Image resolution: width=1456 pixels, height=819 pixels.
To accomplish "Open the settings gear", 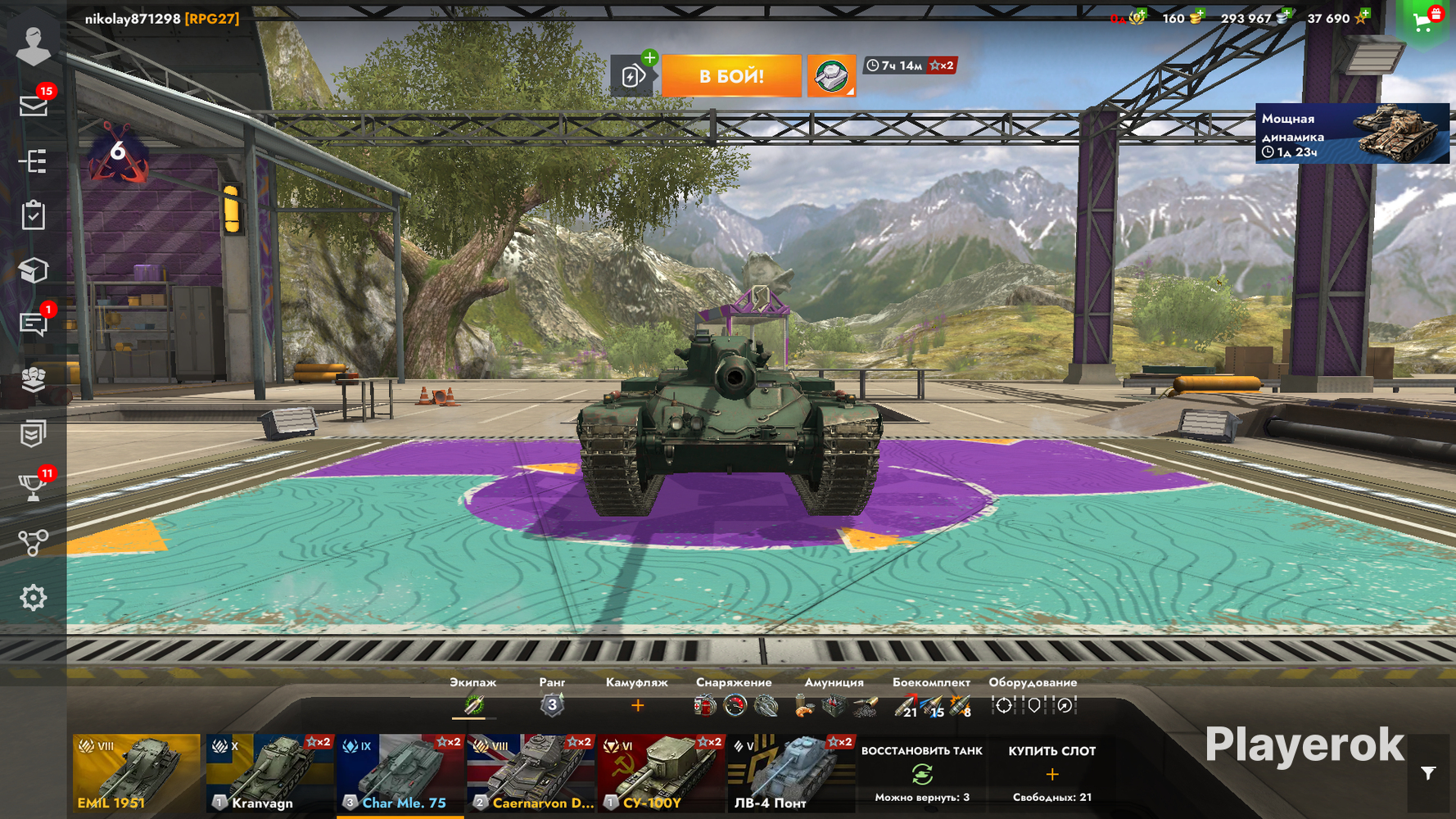I will [34, 598].
